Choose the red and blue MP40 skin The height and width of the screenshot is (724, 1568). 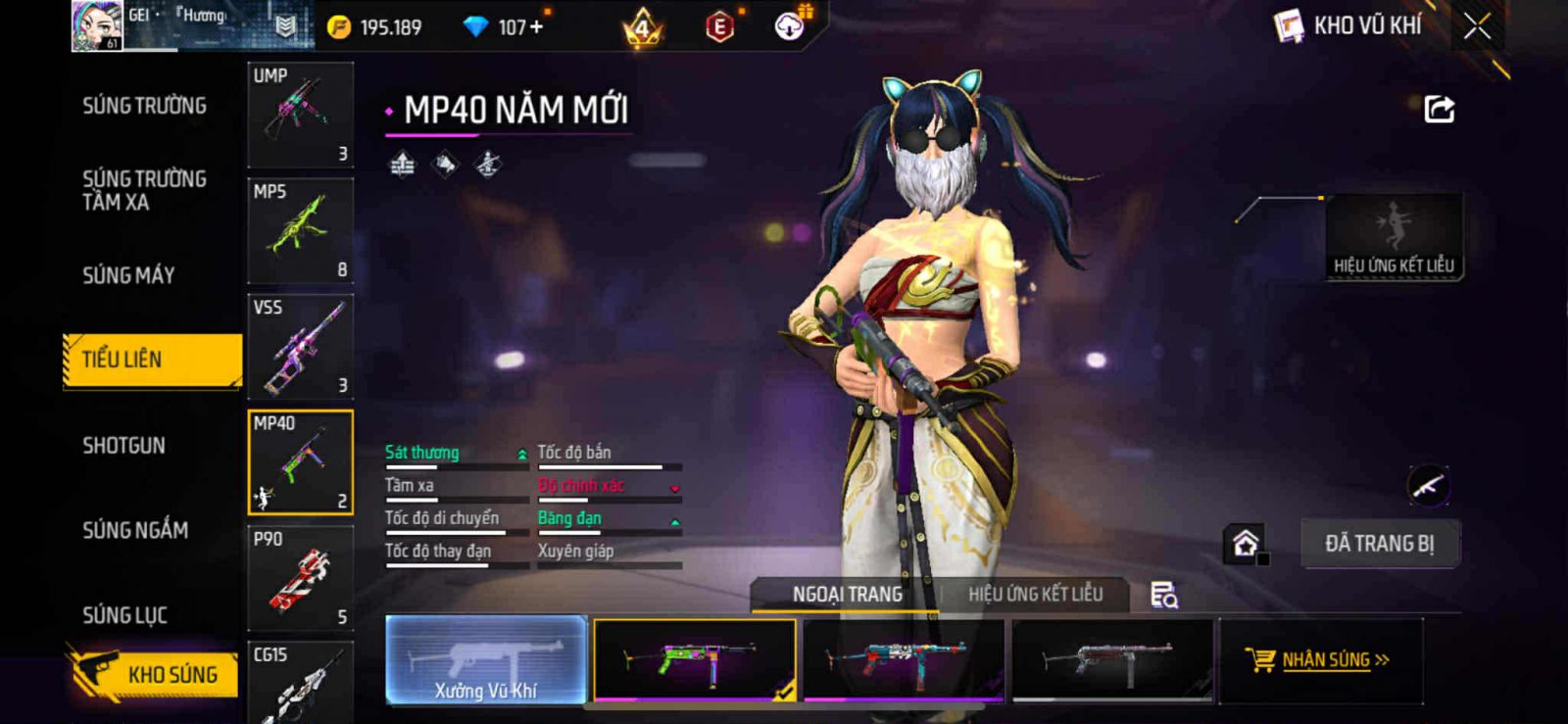(x=903, y=659)
